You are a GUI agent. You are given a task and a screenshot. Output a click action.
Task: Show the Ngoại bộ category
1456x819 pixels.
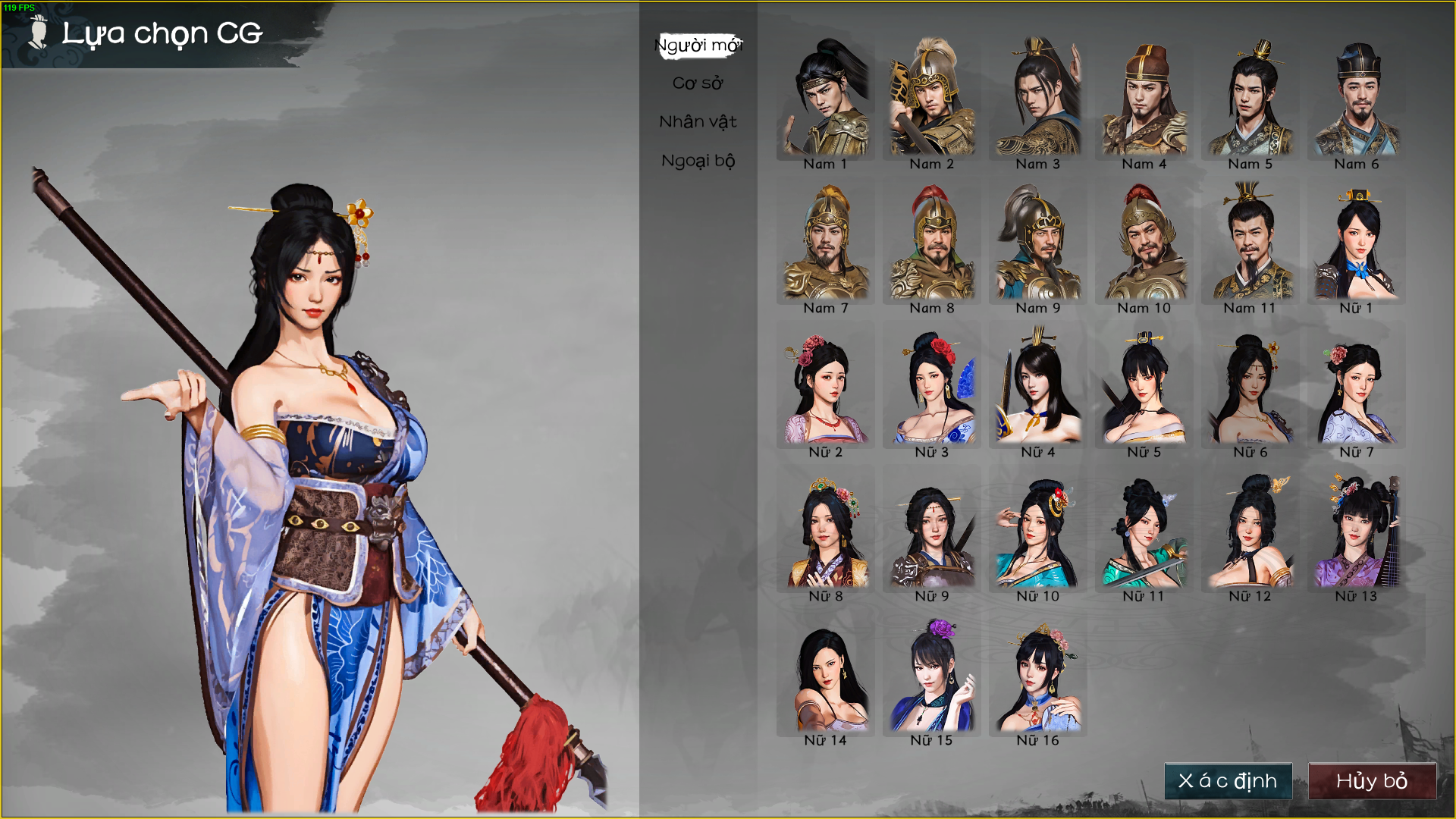[x=698, y=161]
